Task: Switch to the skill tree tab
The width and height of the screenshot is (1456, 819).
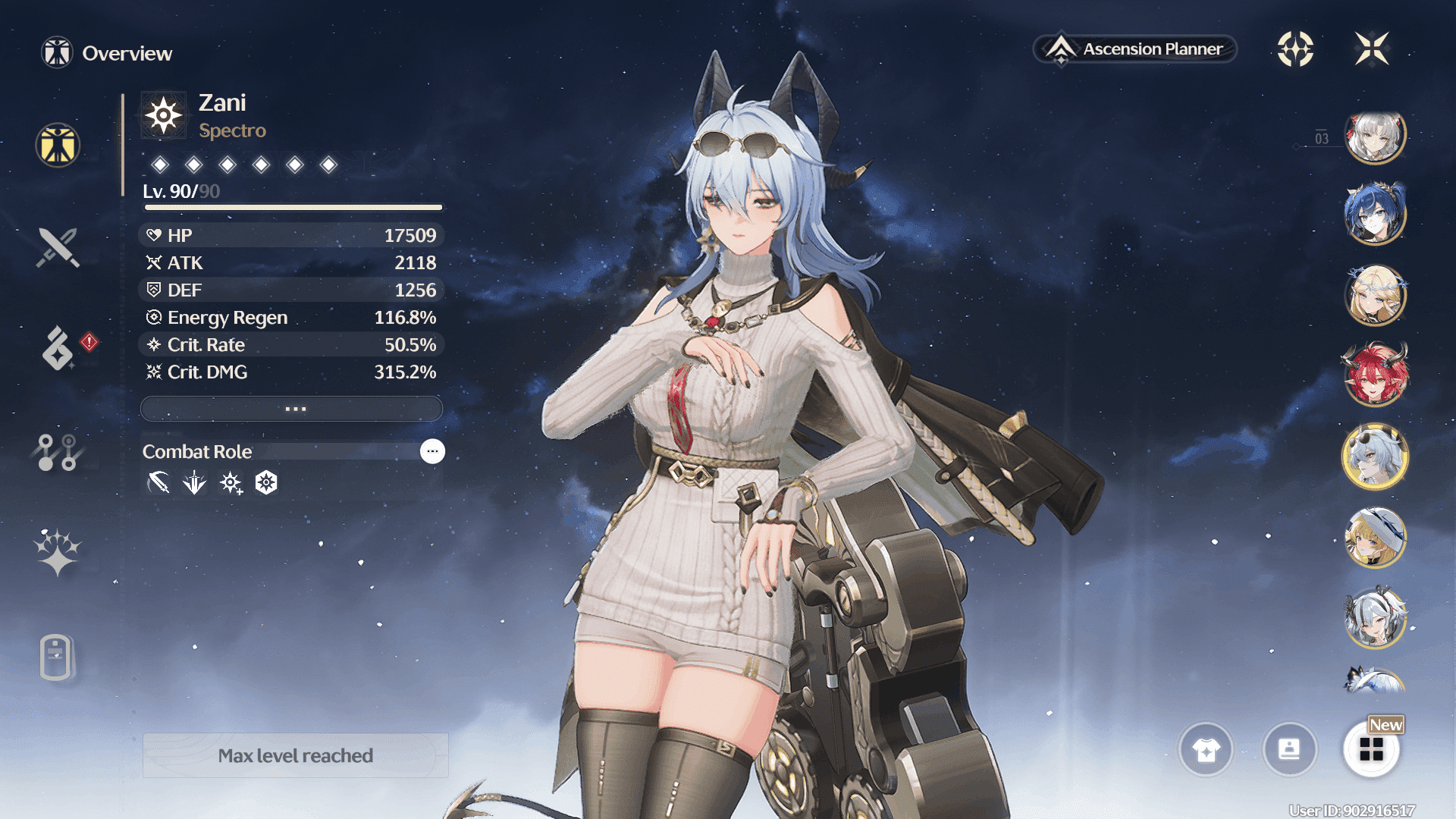Action: (58, 452)
